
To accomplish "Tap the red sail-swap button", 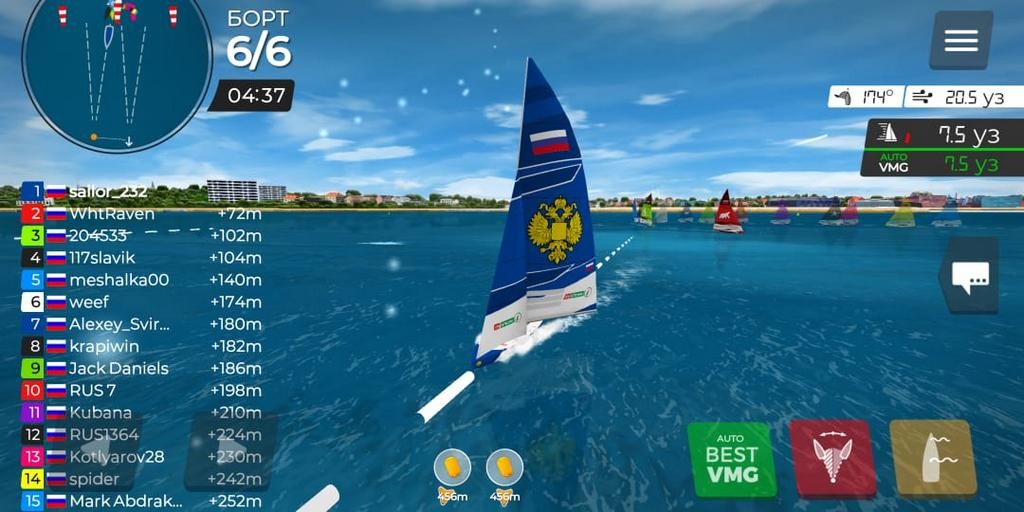I will click(x=832, y=459).
